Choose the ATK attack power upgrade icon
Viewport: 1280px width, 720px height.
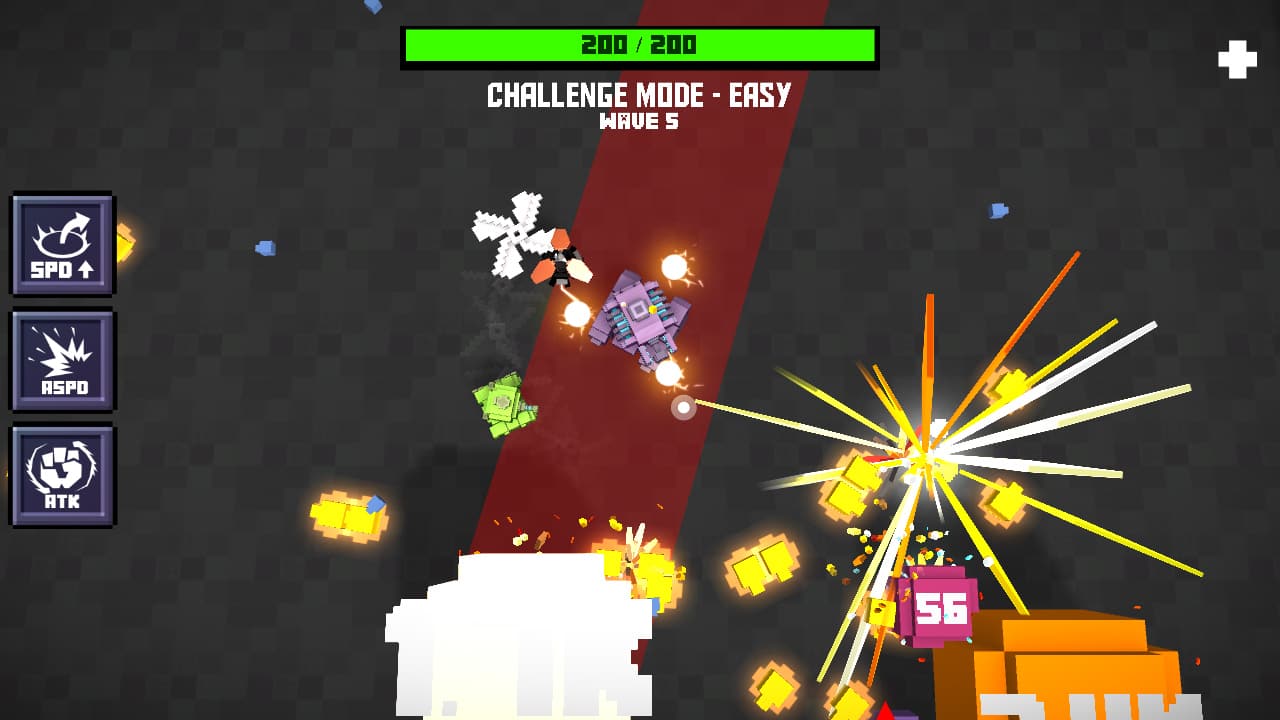62,475
